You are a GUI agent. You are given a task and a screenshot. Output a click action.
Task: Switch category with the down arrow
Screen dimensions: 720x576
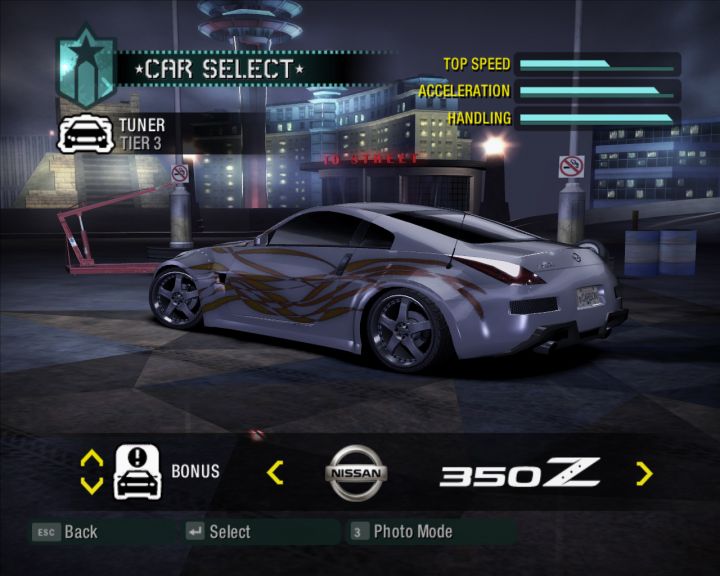91,485
